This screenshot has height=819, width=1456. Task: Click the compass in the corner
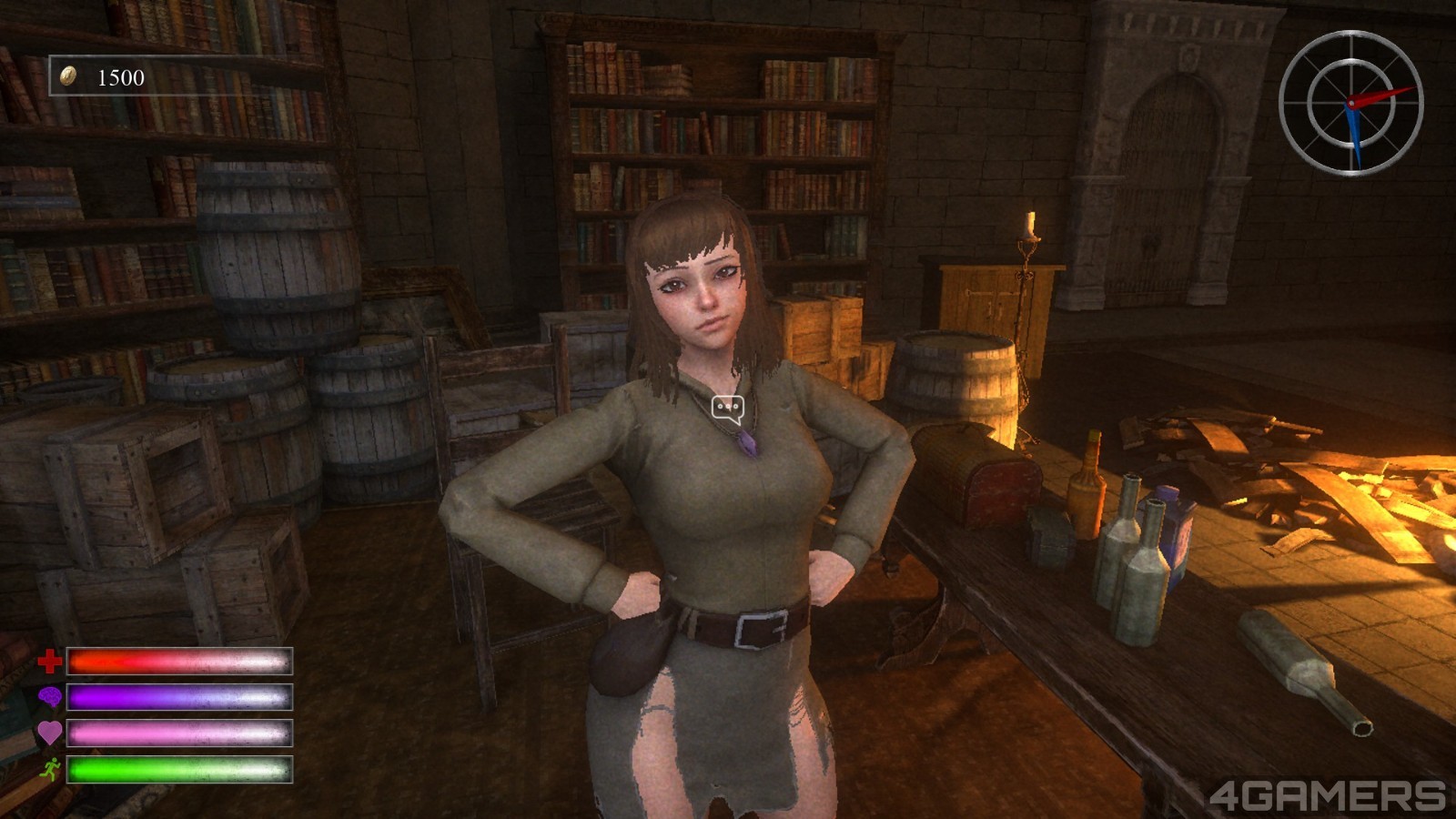(1350, 102)
